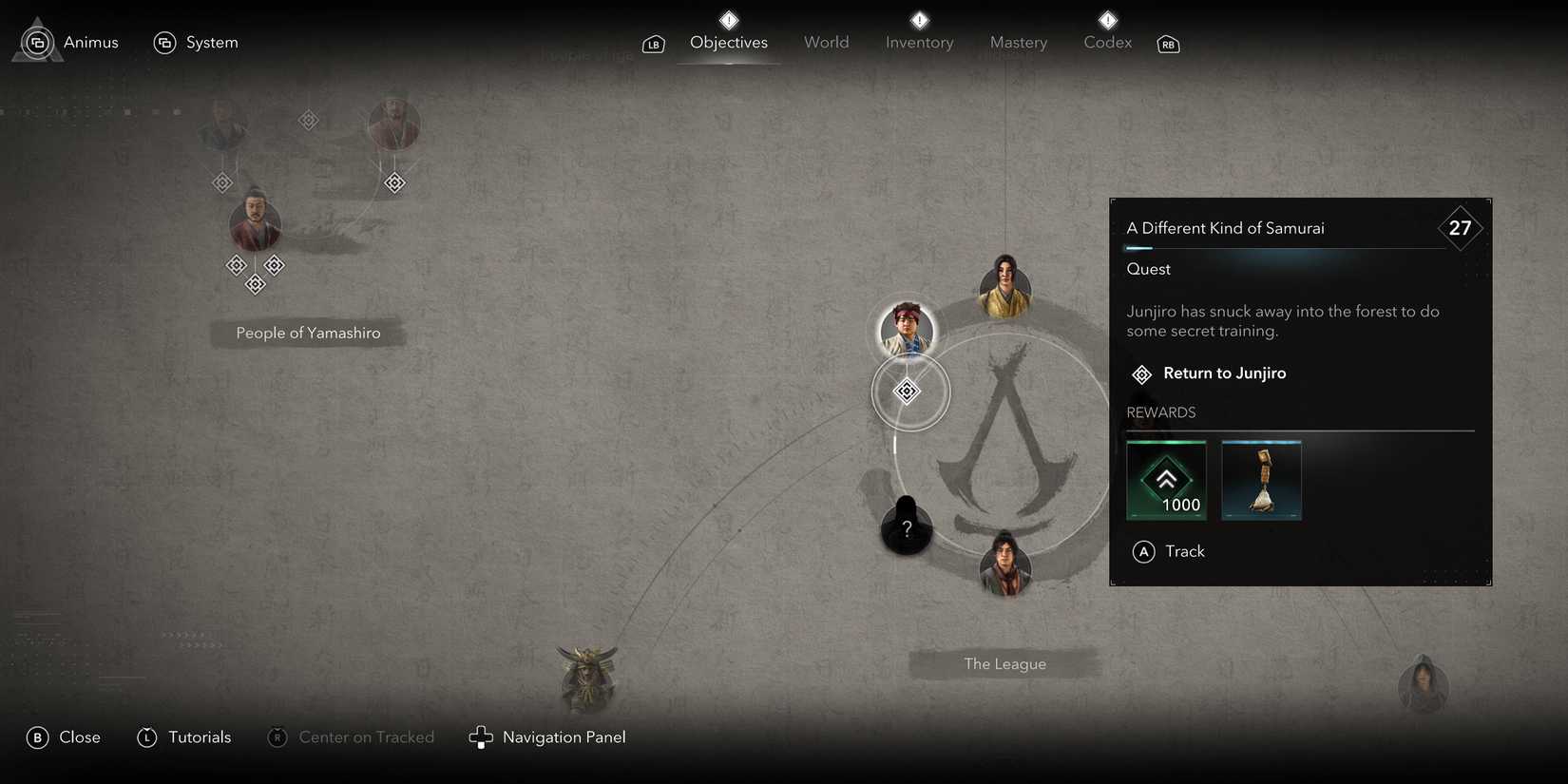Select The League group label
Screen dimensions: 1568x784
pyautogui.click(x=1004, y=664)
